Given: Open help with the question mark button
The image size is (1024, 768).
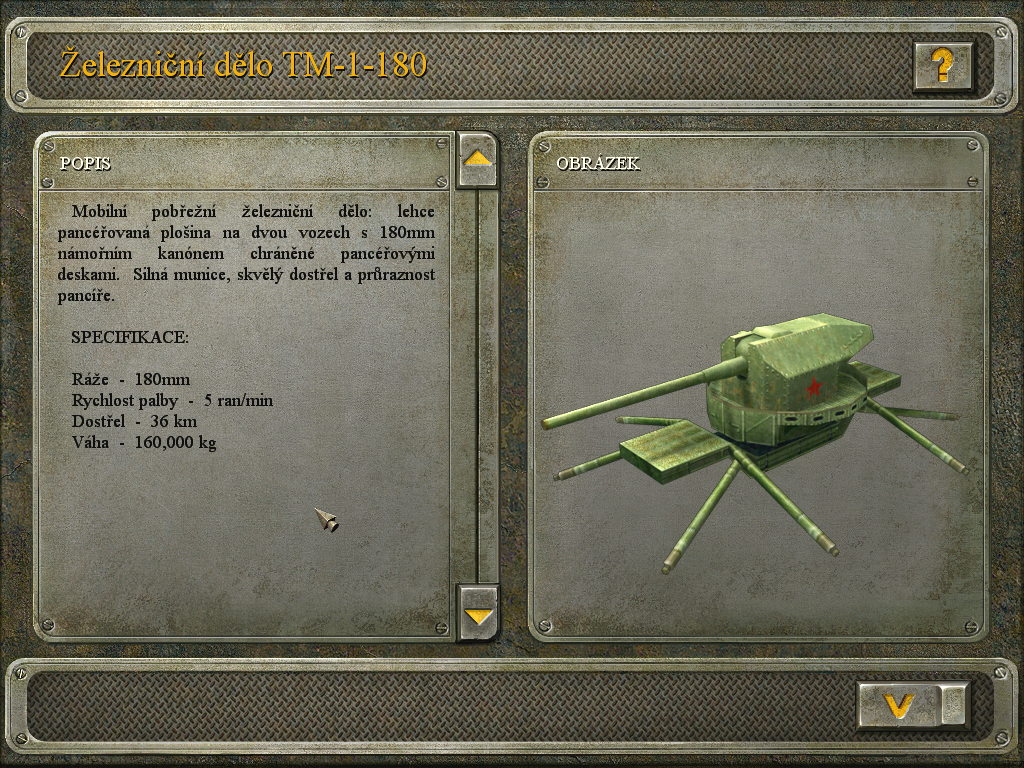Looking at the screenshot, I should 942,67.
